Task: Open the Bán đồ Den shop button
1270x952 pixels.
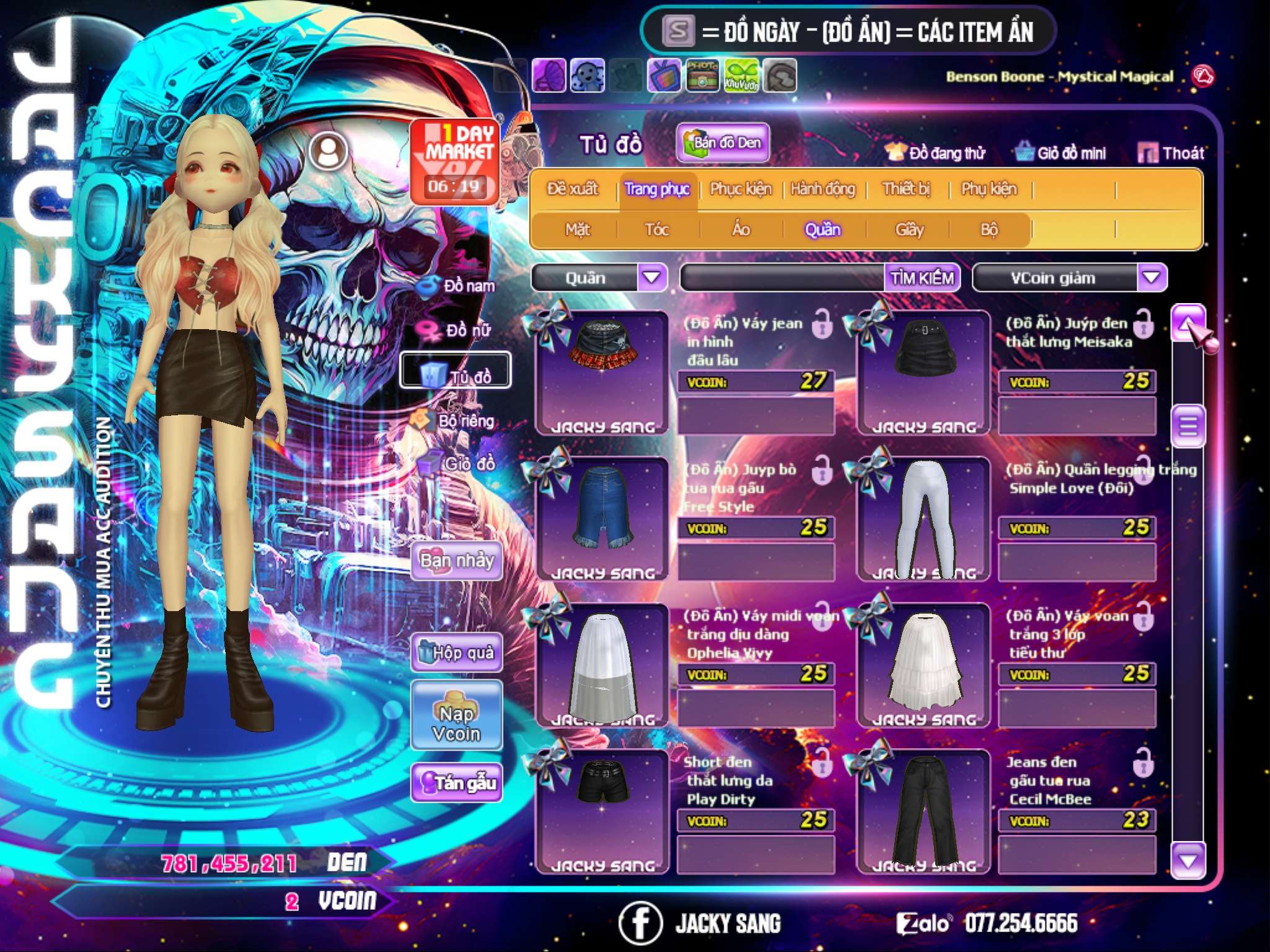Action: click(722, 143)
